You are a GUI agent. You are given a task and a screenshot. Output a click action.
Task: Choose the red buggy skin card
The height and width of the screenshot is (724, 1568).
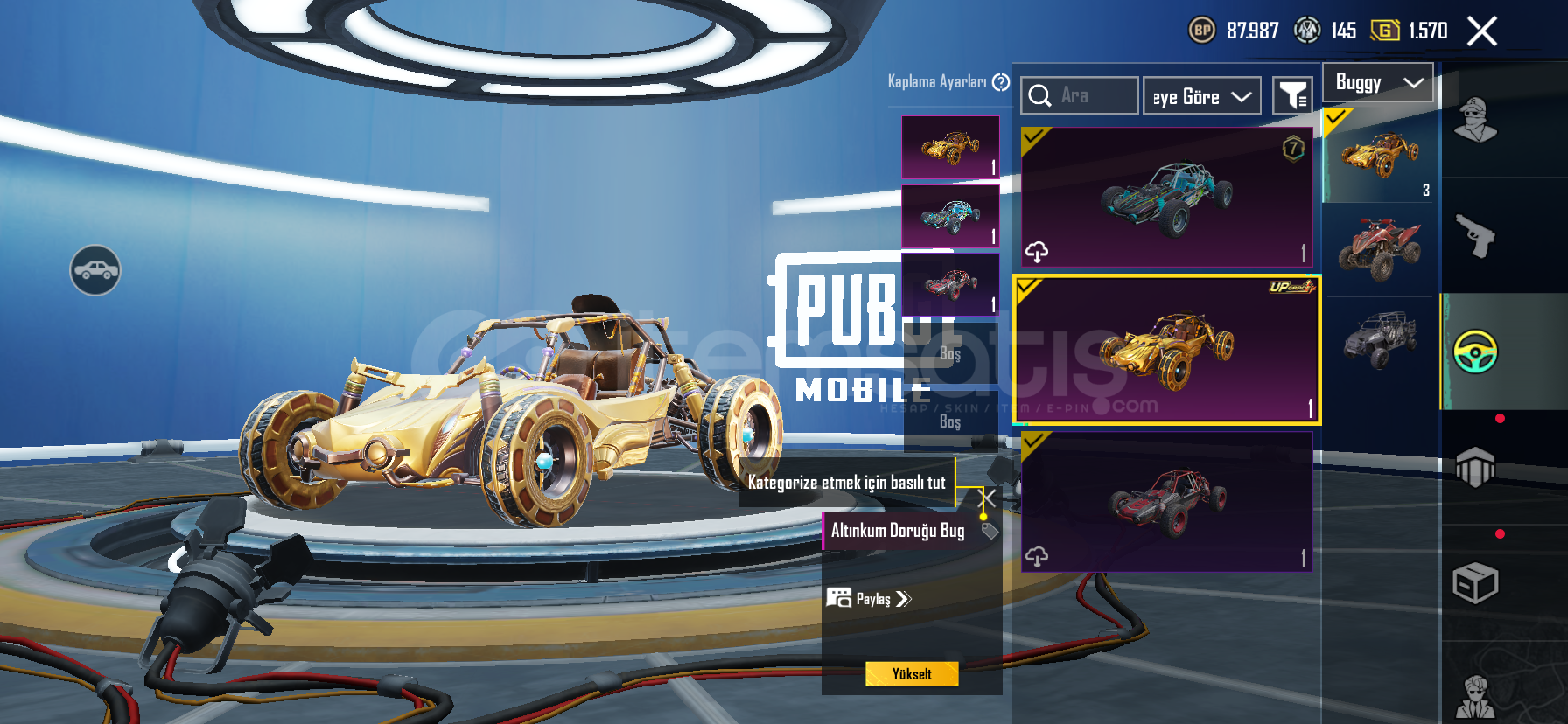[x=1166, y=503]
